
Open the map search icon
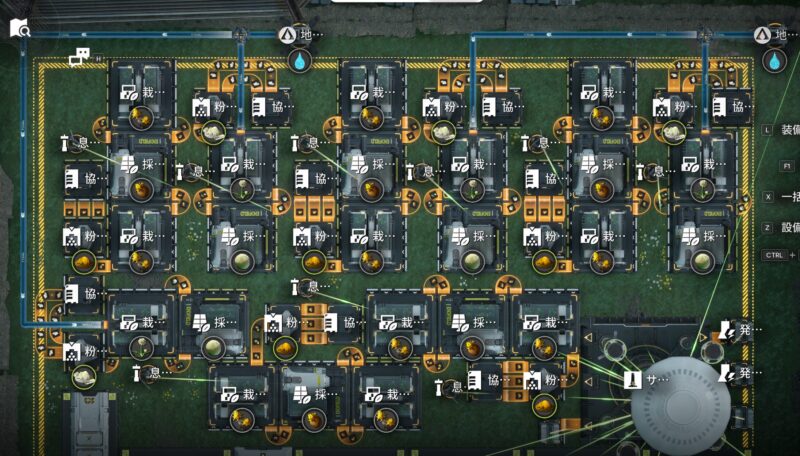coord(20,29)
